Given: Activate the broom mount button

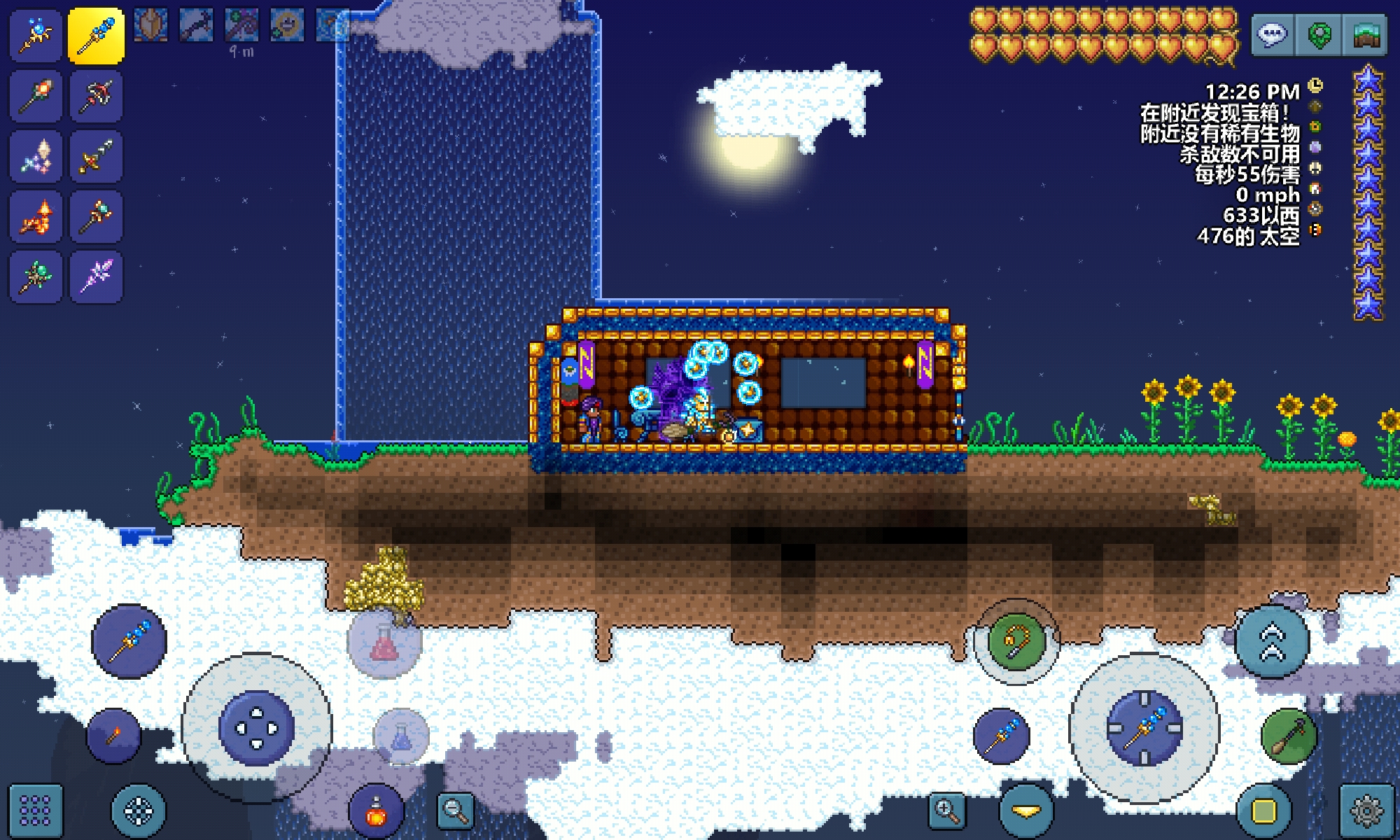Looking at the screenshot, I should coord(1289,736).
